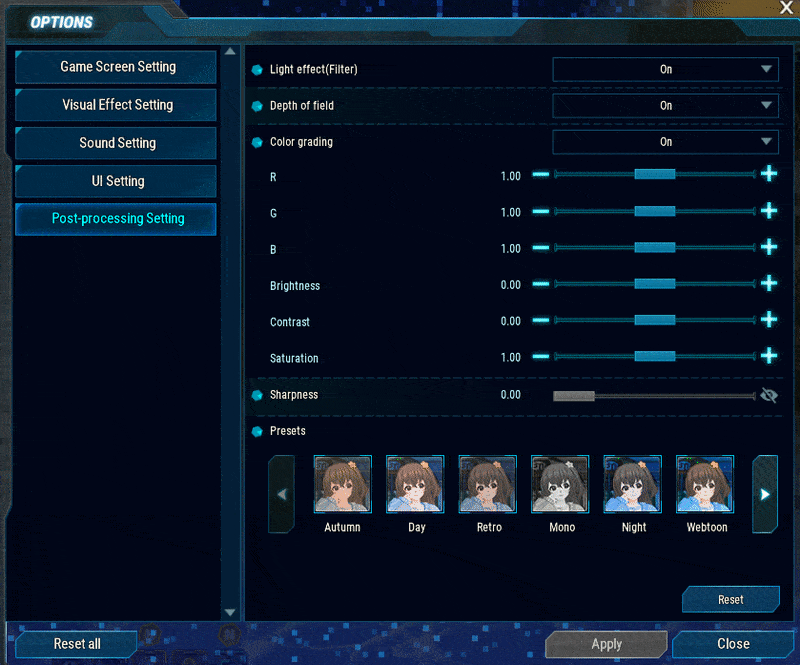Viewport: 800px width, 665px height.
Task: Reset all options
Action: (x=77, y=644)
